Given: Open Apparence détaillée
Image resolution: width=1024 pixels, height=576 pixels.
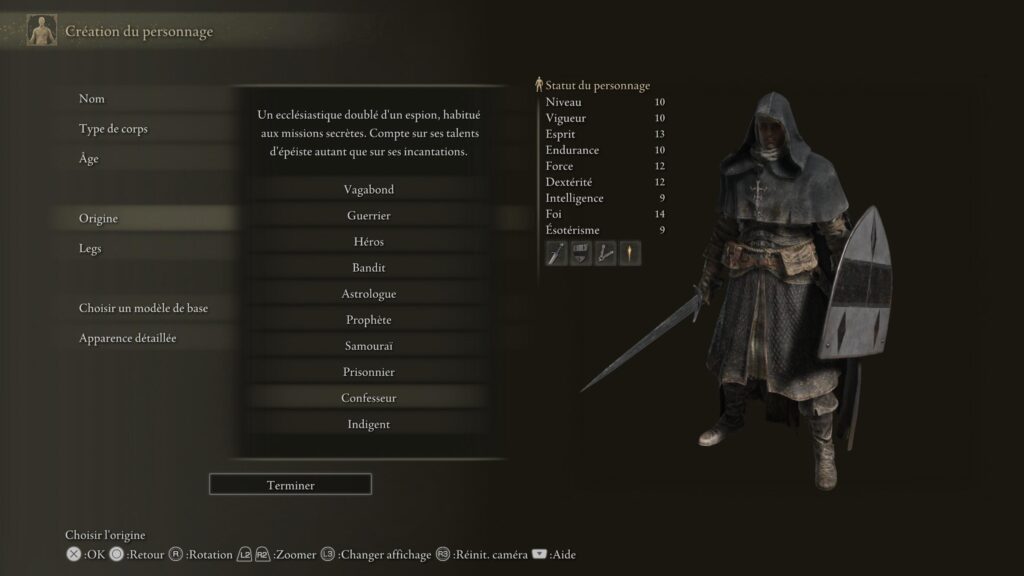Looking at the screenshot, I should click(127, 339).
